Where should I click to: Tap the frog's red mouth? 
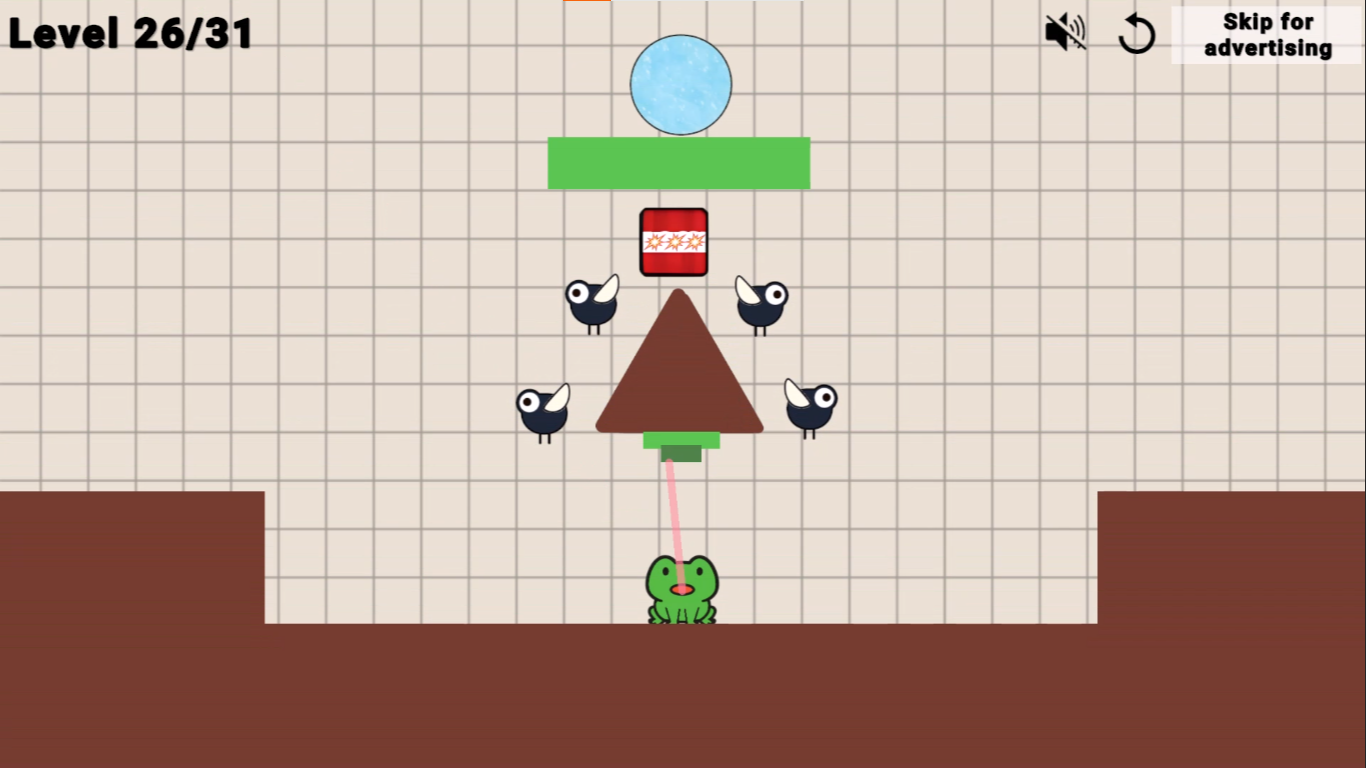(x=681, y=590)
